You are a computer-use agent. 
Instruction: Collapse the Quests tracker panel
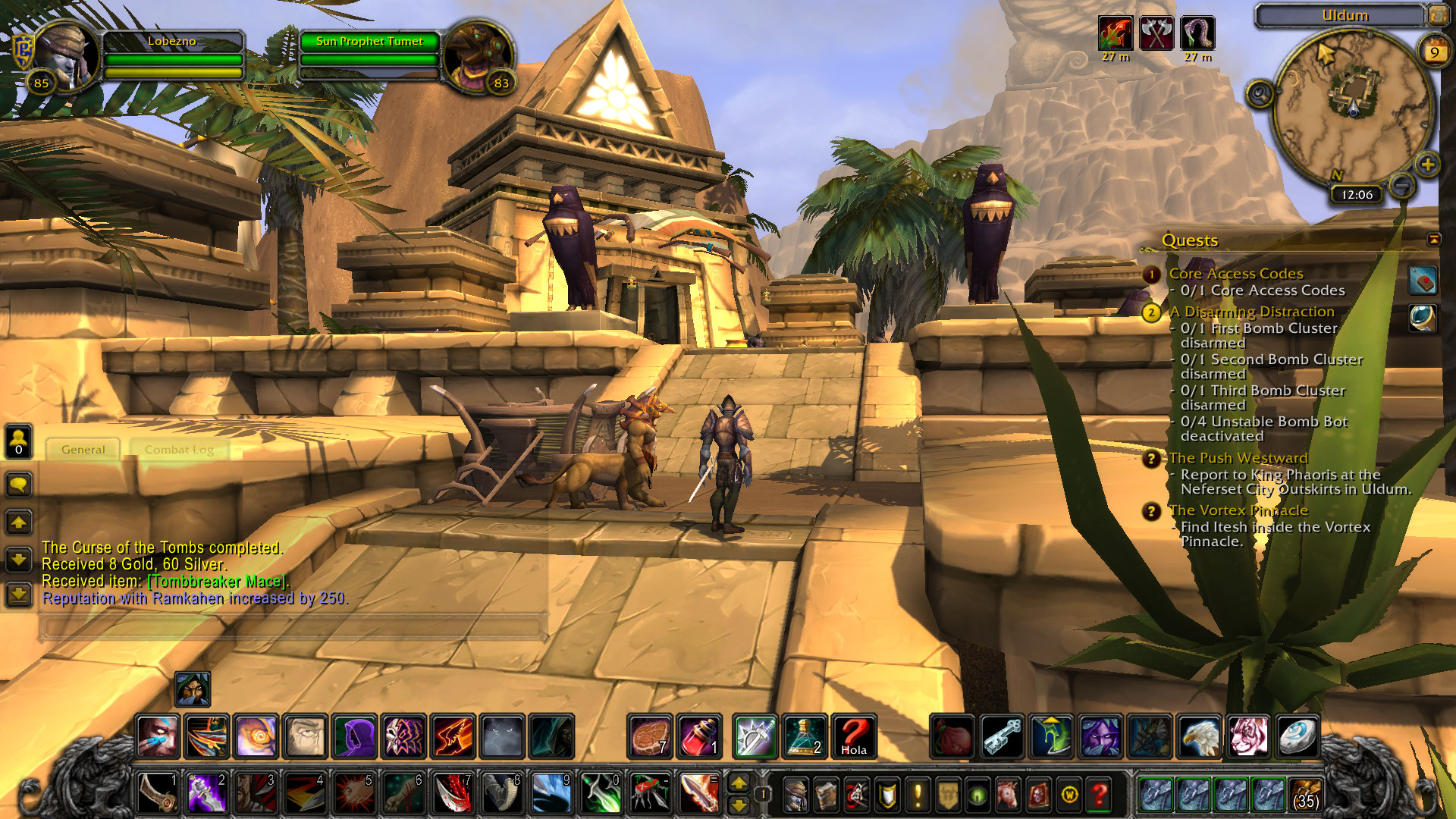click(1433, 240)
